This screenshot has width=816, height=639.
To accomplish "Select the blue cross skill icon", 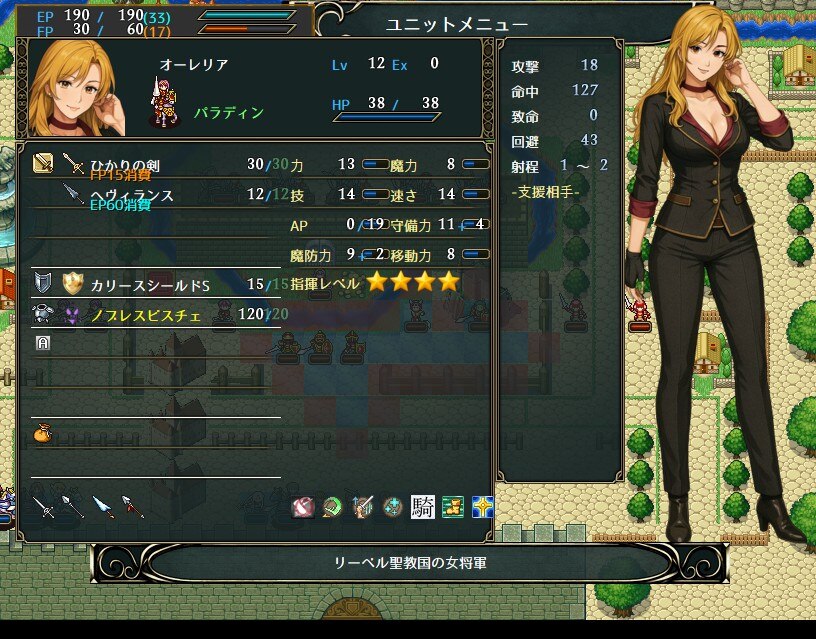I will [x=483, y=507].
